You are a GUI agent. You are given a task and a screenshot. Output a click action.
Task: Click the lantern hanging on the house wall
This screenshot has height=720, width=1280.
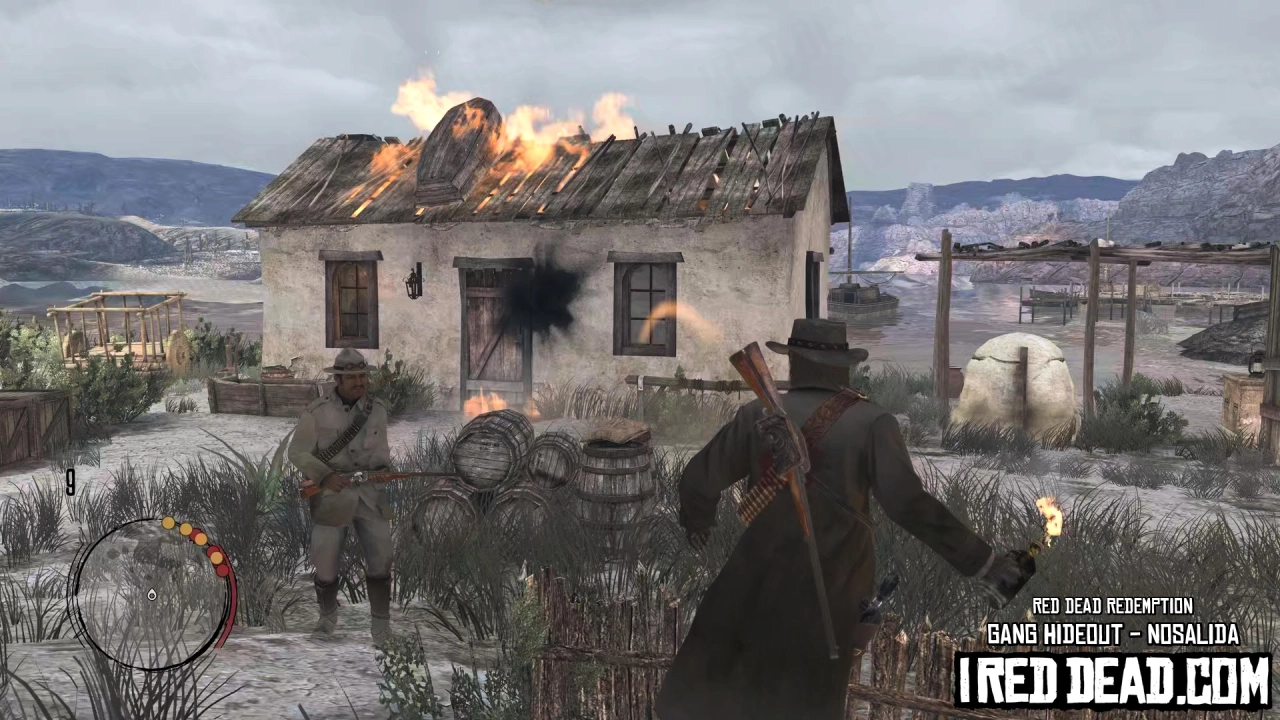[413, 281]
